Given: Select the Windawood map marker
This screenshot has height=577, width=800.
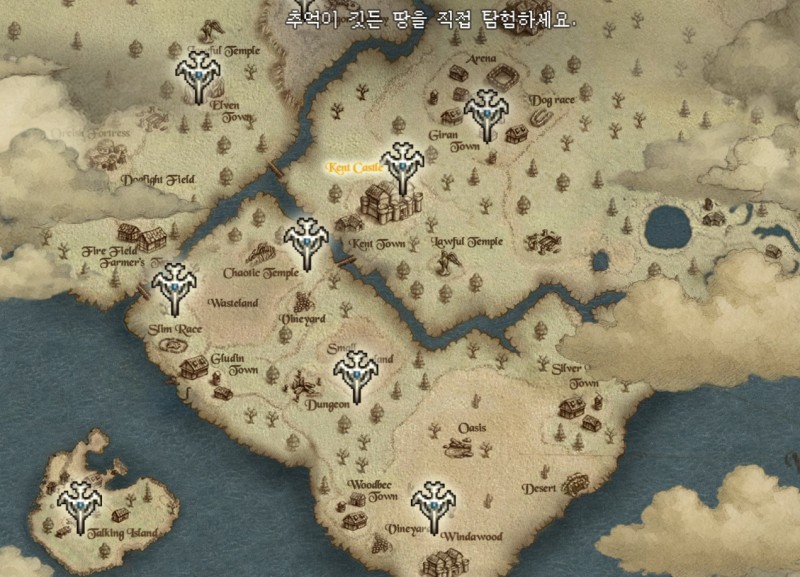Looking at the screenshot, I should coord(434,506).
